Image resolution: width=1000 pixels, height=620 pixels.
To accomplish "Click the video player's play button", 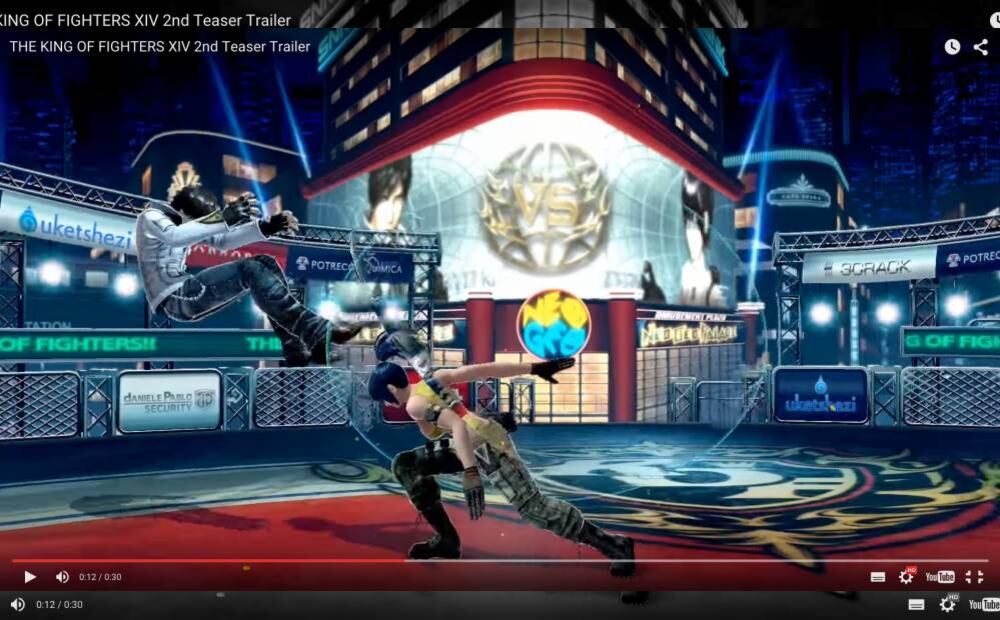I will 30,577.
